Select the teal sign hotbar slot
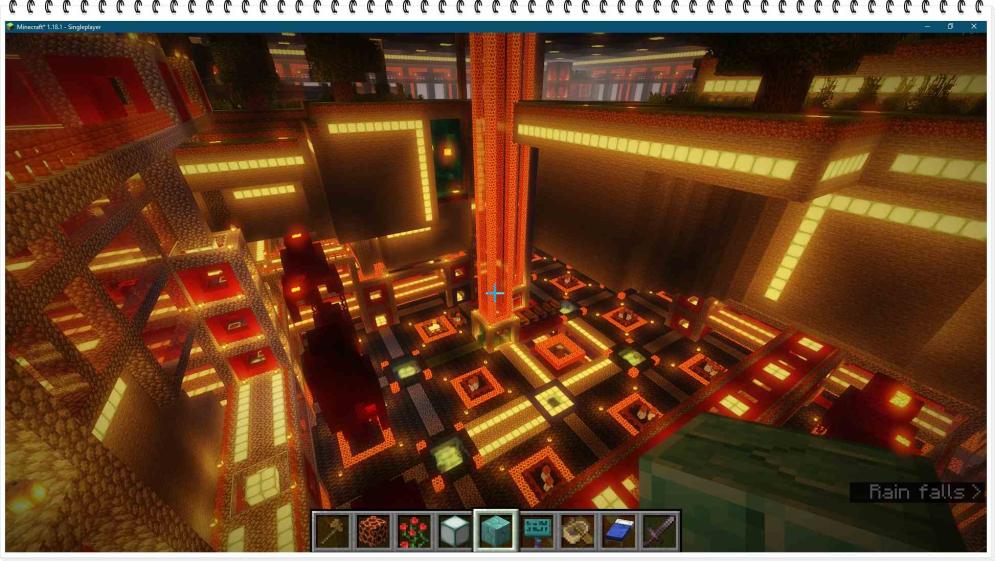This screenshot has width=995, height=561. click(x=537, y=531)
